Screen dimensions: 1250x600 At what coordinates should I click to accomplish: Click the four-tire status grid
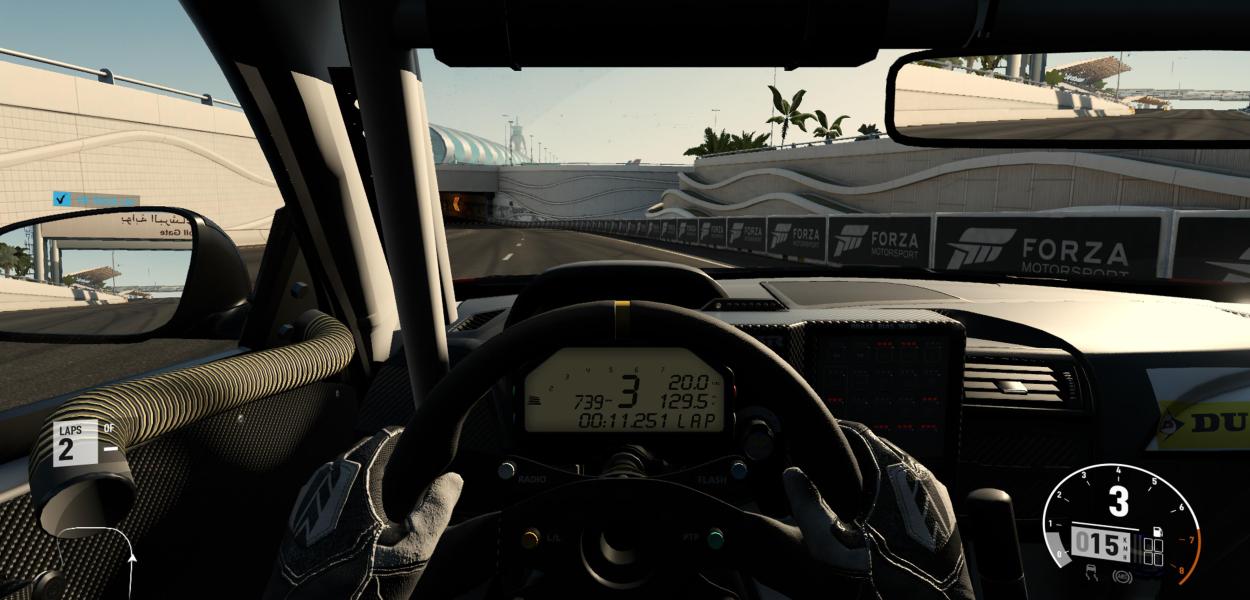point(1153,552)
